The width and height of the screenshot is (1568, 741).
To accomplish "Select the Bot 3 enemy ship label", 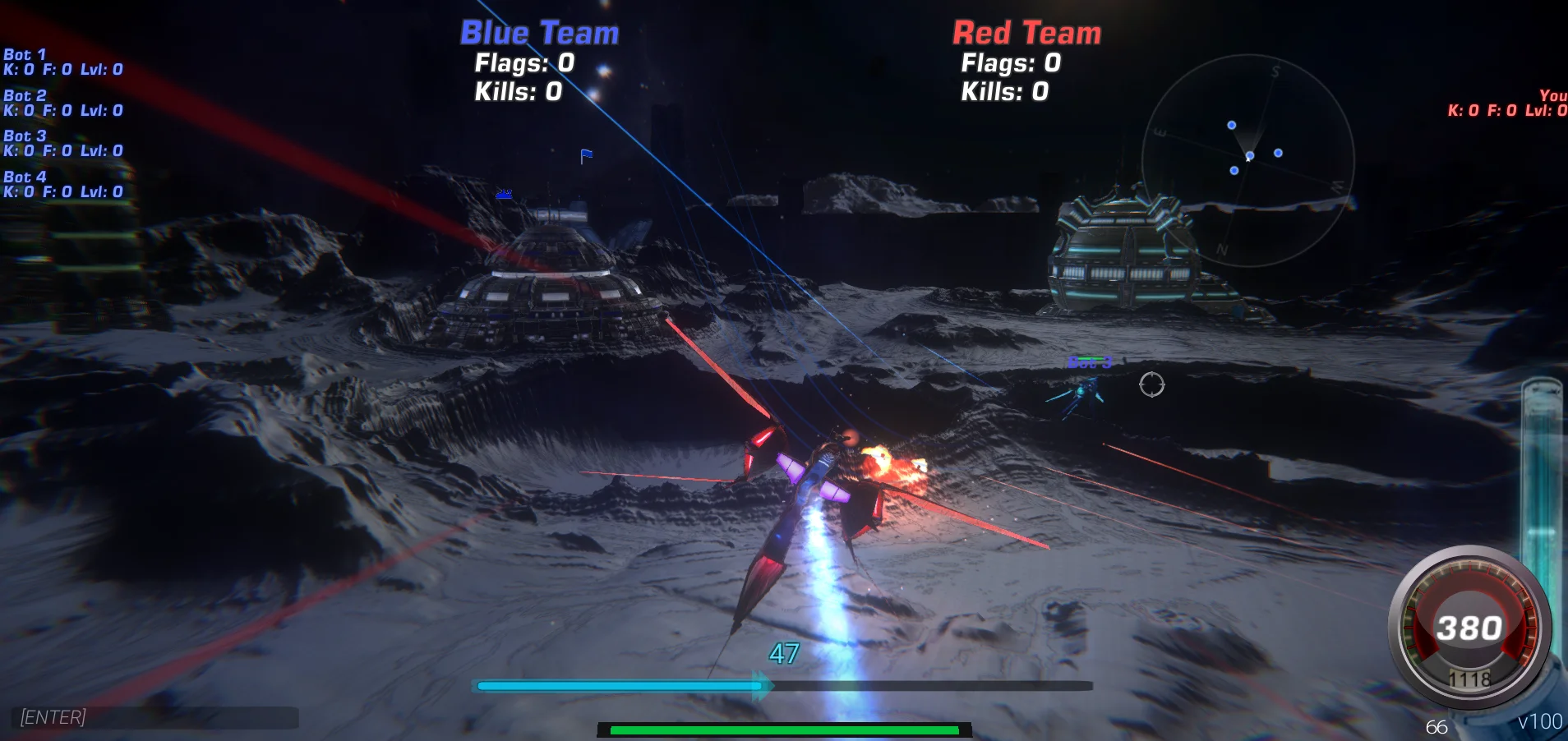I will [x=1091, y=361].
